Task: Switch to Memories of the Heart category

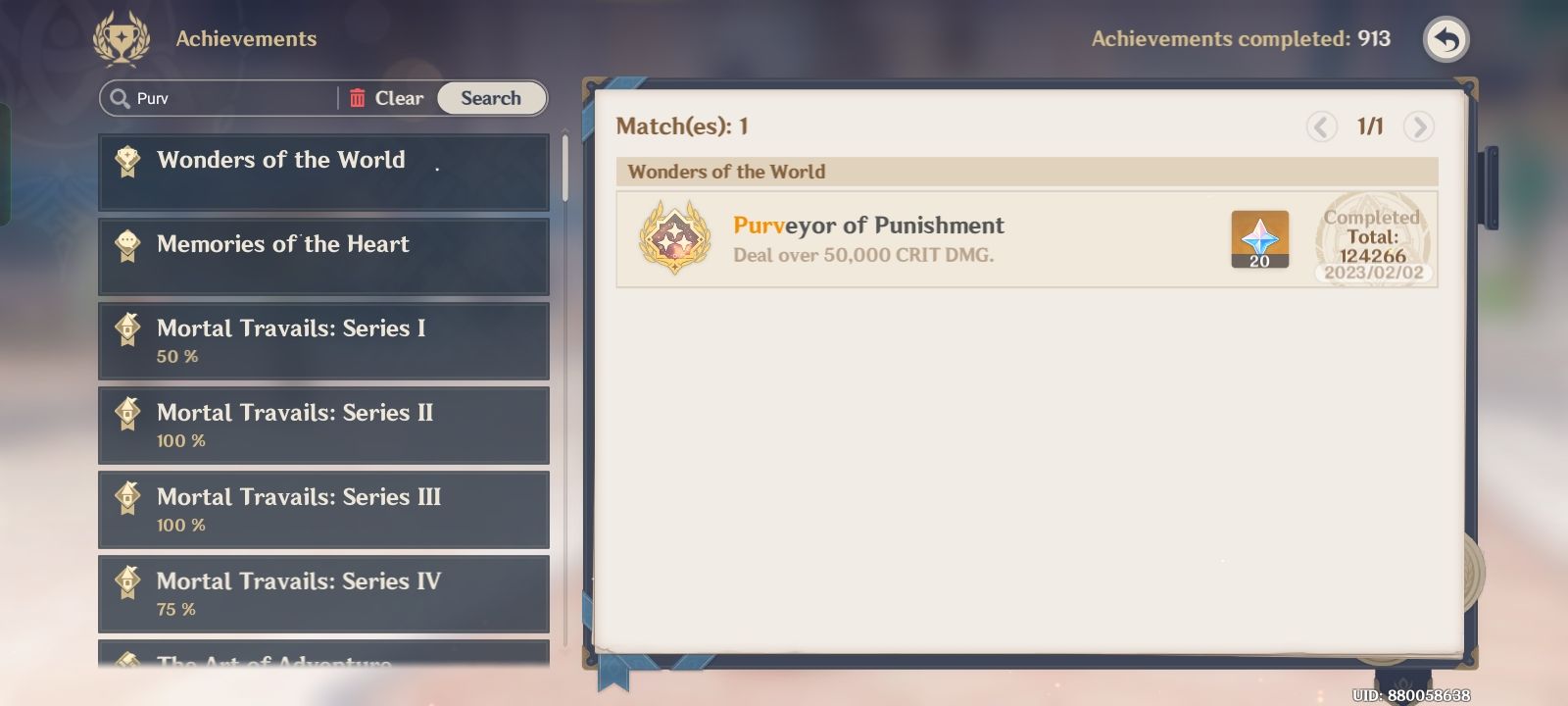Action: click(323, 256)
